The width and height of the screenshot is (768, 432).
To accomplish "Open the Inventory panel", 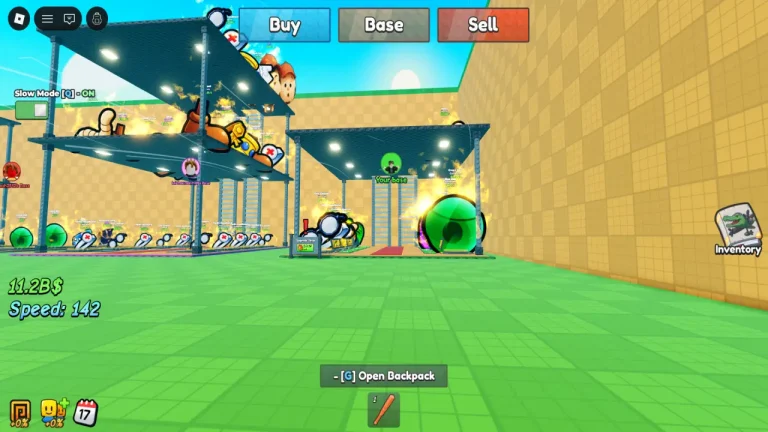I will pos(738,230).
